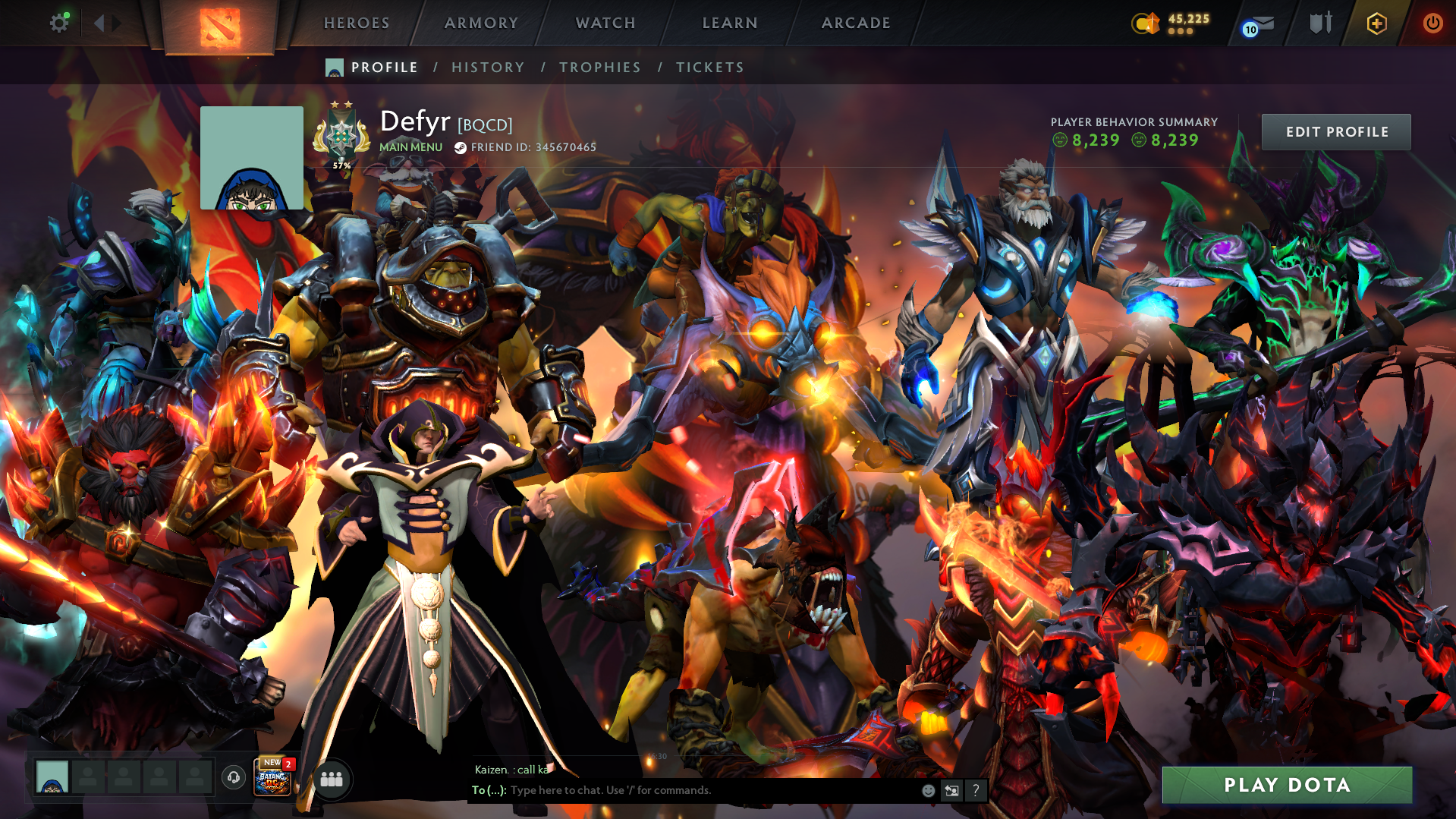Show the Tickets tab
The height and width of the screenshot is (819, 1456).
point(709,68)
